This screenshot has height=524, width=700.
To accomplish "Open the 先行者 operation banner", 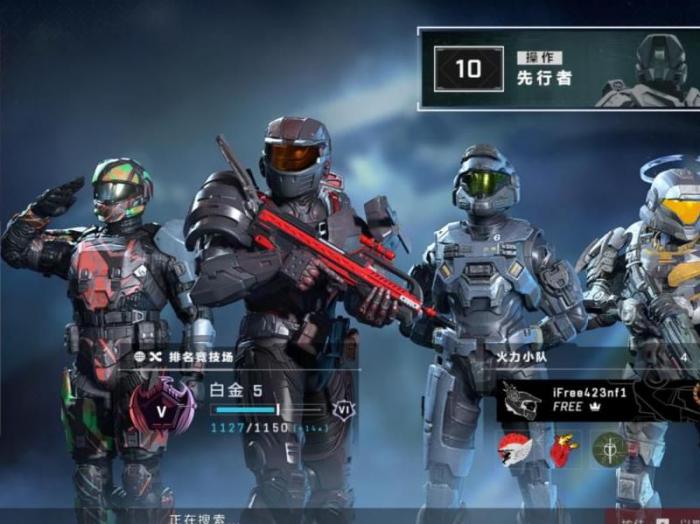I will pyautogui.click(x=558, y=68).
